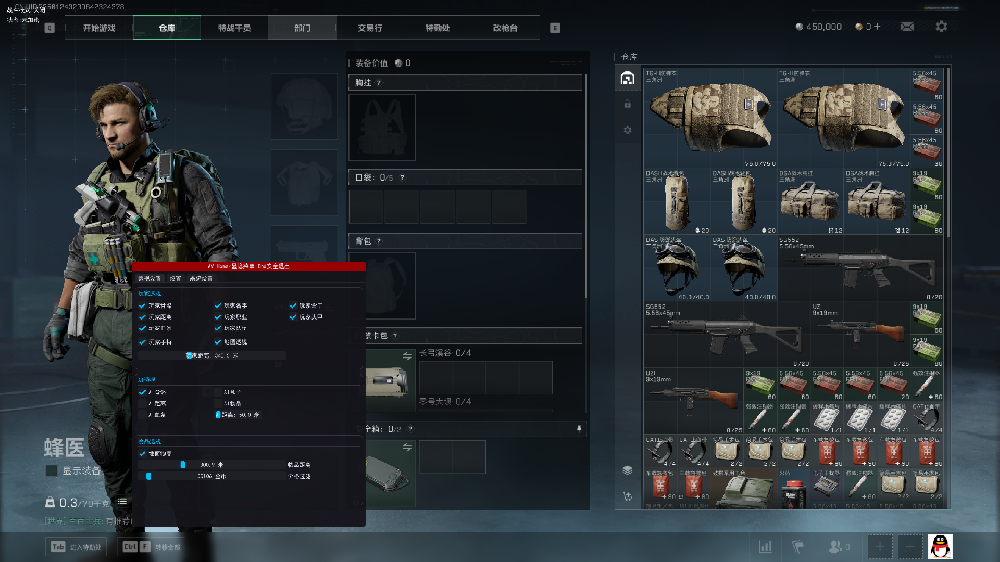The height and width of the screenshot is (562, 1000).
Task: Open the QQ penguin icon
Action: pos(940,546)
